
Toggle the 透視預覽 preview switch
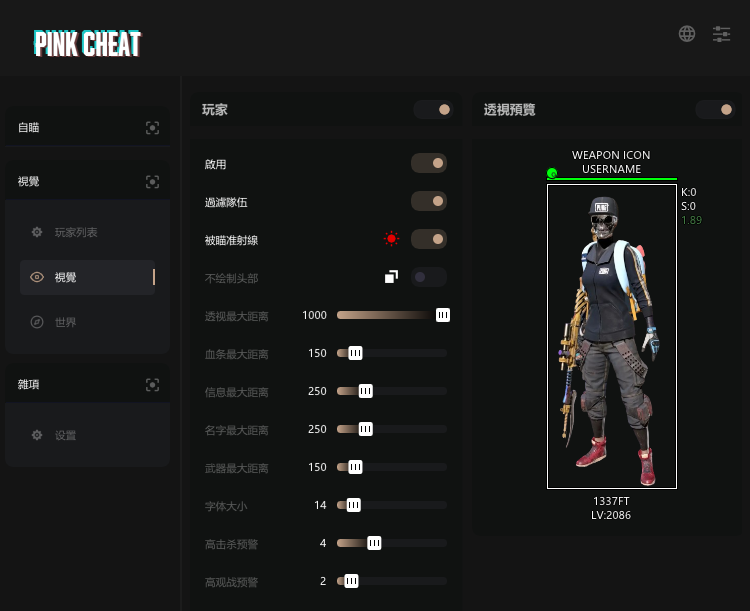715,110
